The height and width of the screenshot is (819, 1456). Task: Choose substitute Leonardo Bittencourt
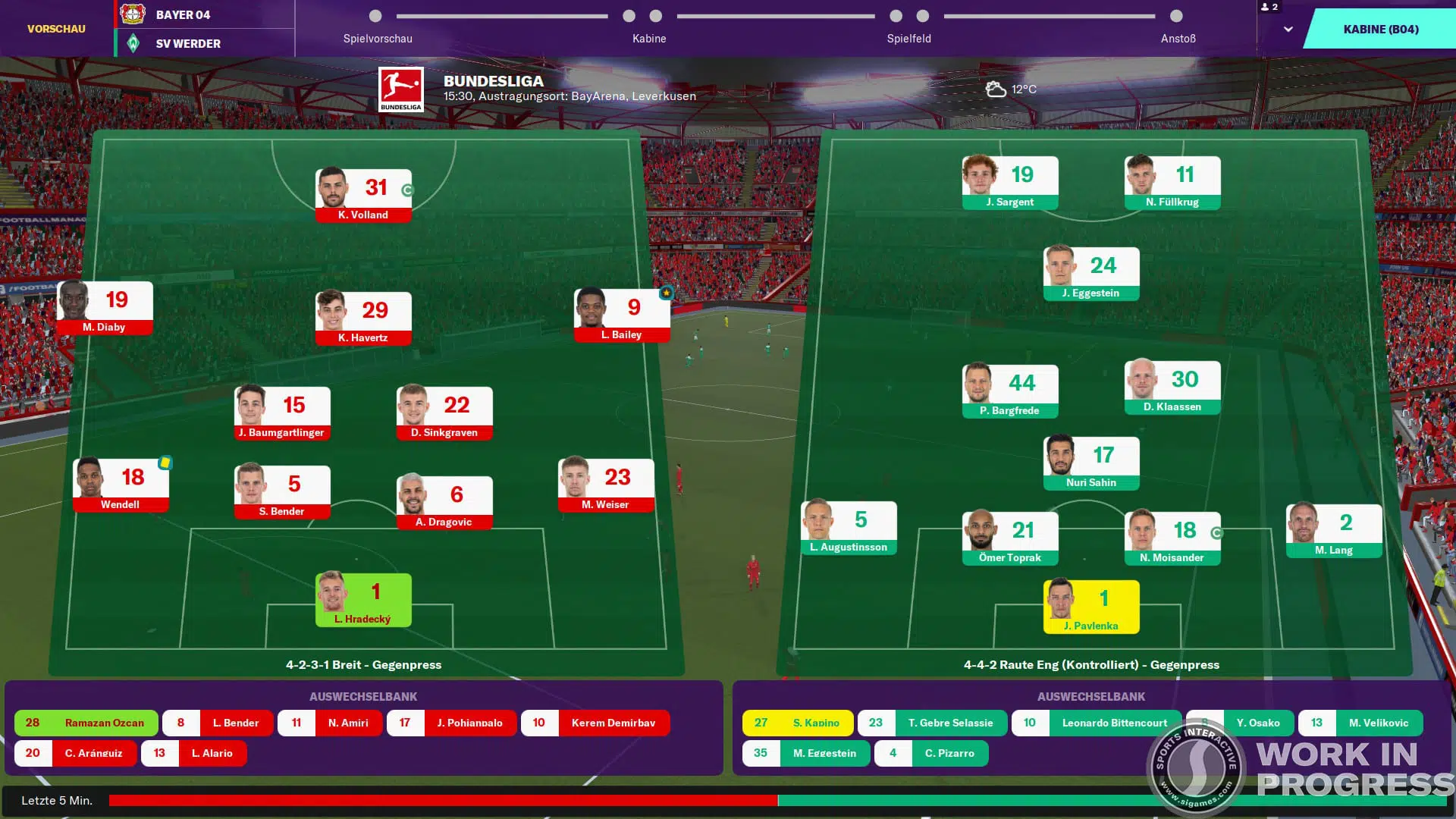click(1097, 723)
